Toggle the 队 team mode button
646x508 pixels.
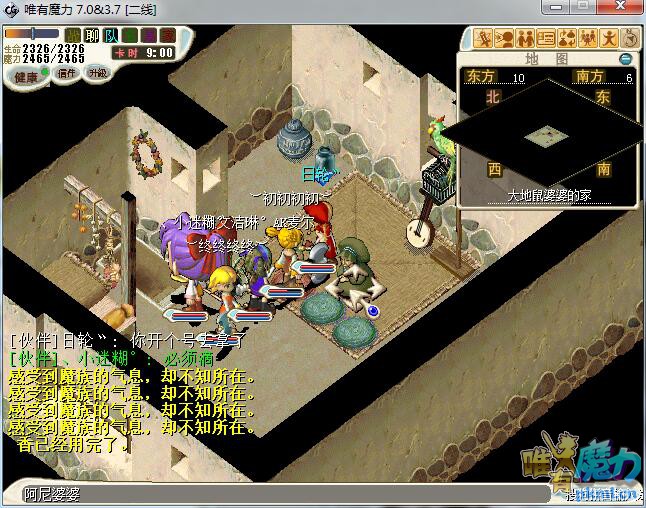(x=111, y=35)
